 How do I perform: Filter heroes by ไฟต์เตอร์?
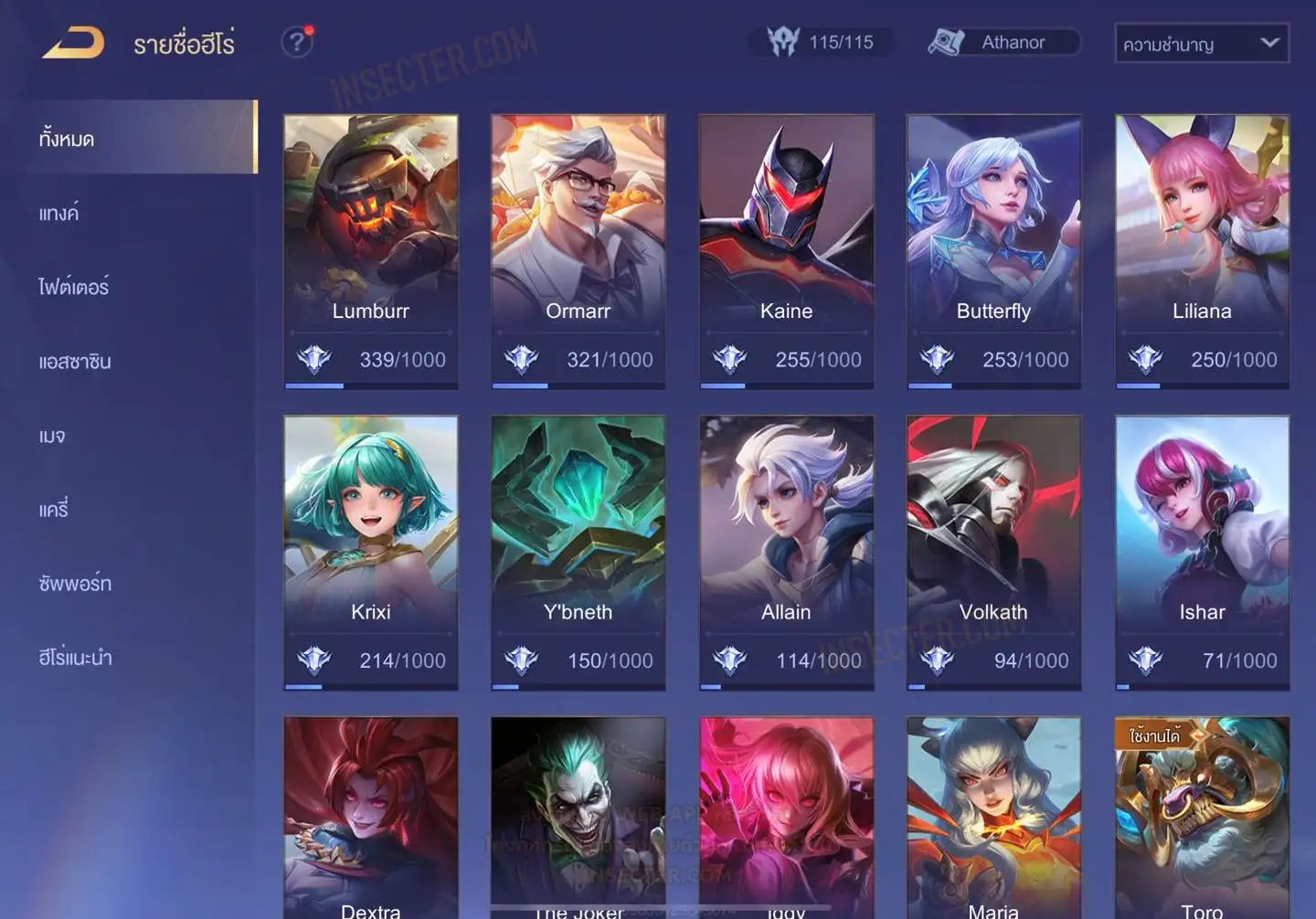pyautogui.click(x=73, y=287)
